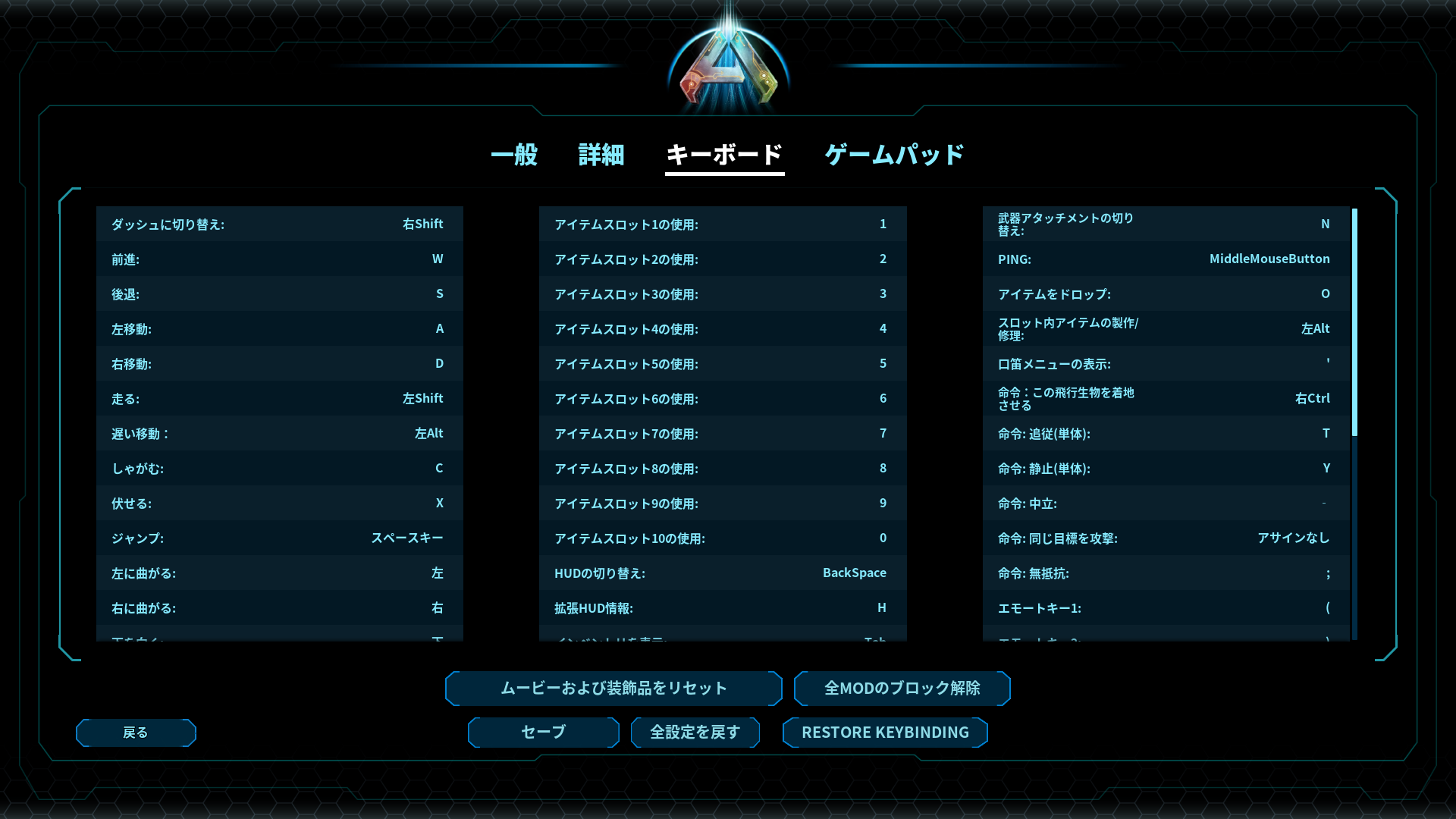Screen dimensions: 1456x819
Task: Rebind the ジャンプ key
Action: tap(279, 538)
